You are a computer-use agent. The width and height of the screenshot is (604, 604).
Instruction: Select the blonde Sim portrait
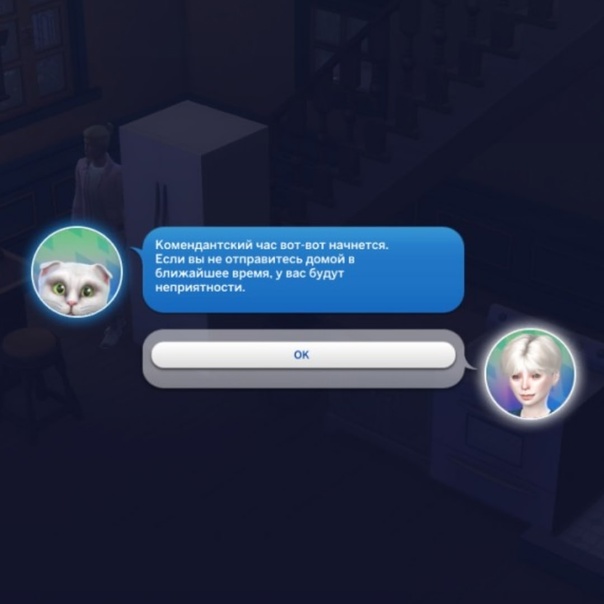click(530, 373)
